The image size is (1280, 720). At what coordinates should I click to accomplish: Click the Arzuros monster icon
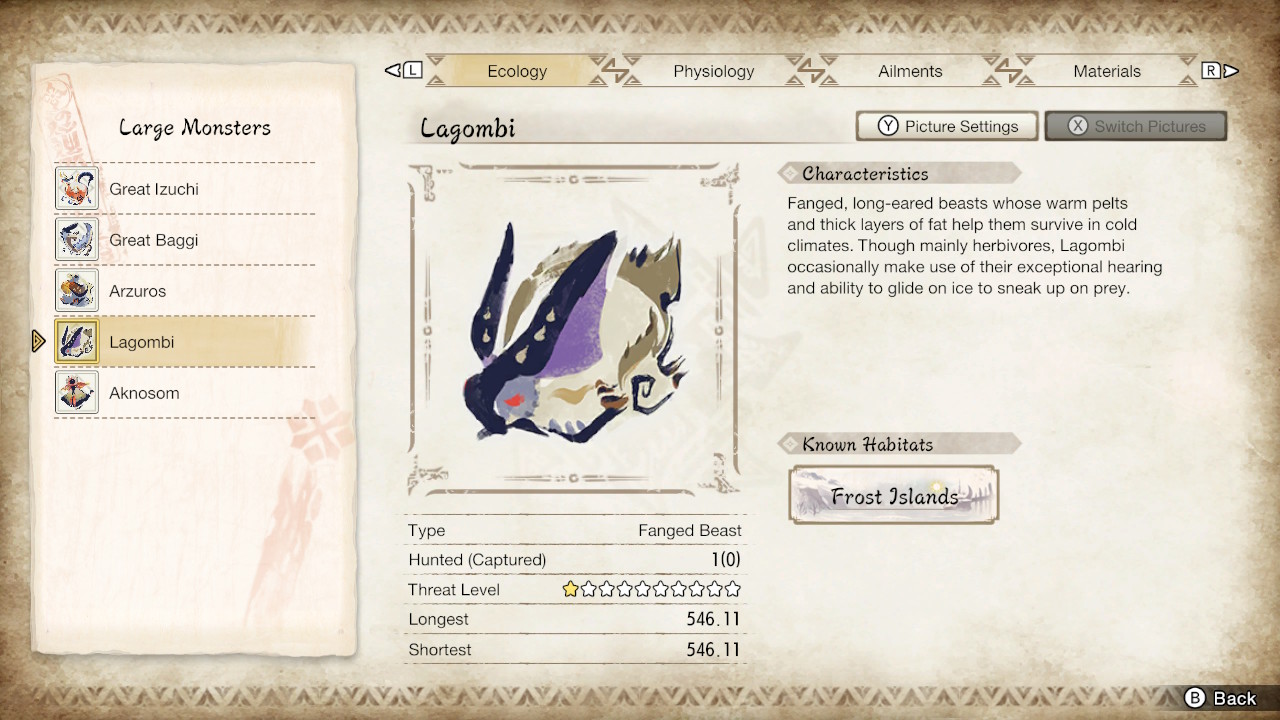click(76, 290)
